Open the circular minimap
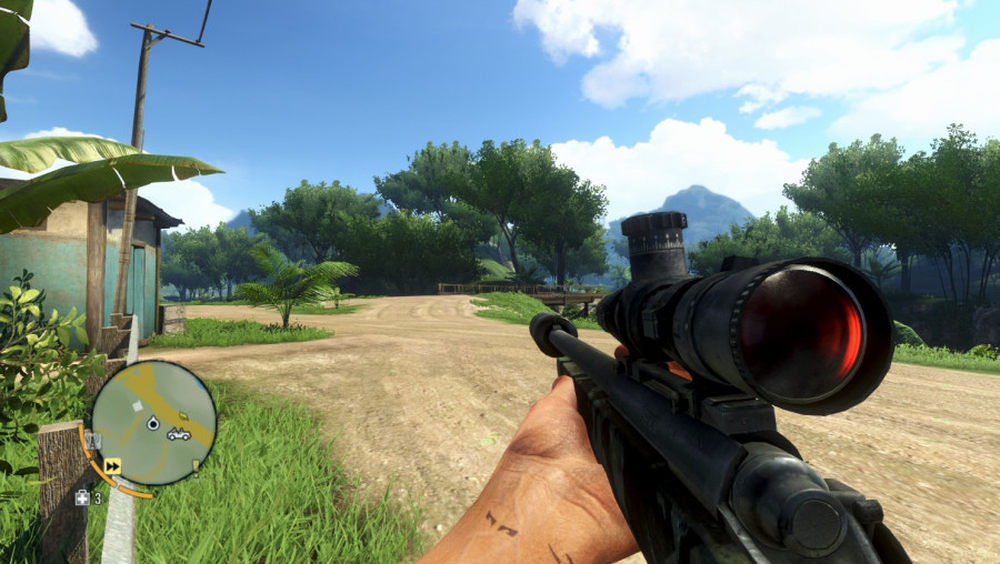The image size is (1000, 564). click(x=153, y=423)
